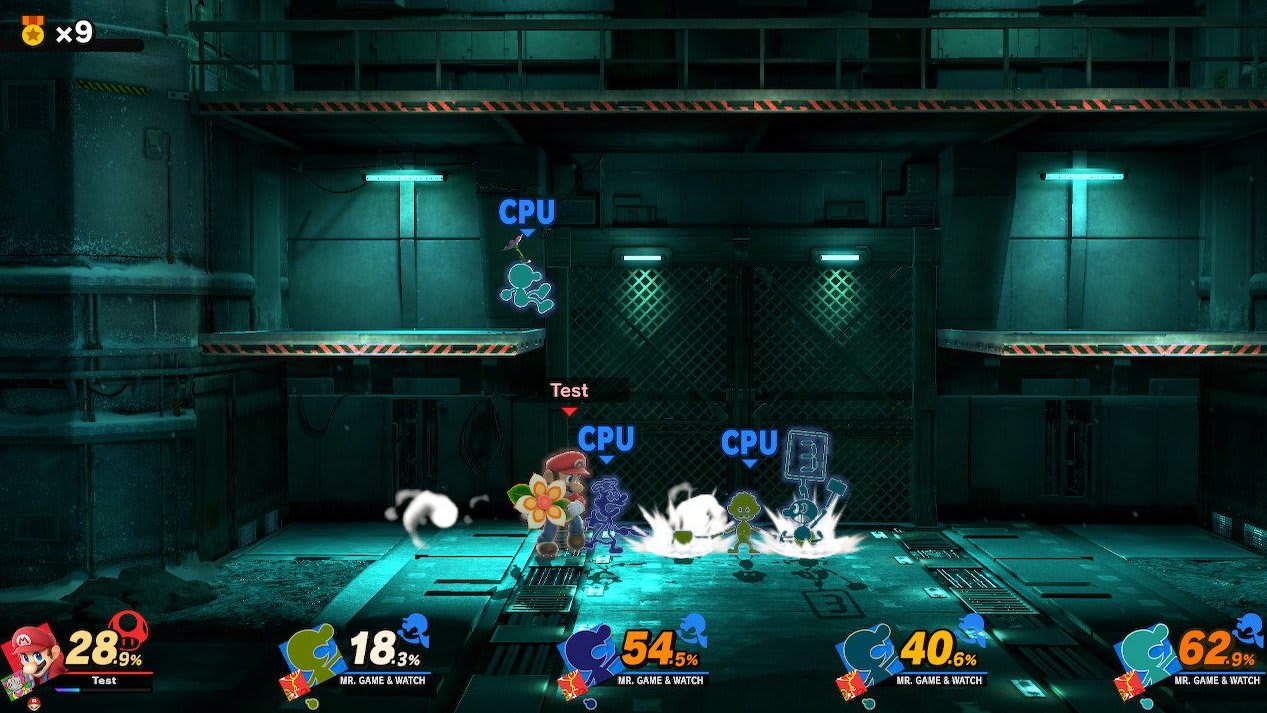Screen dimensions: 1267x713
Task: Click the gold medal icon
Action: 33,32
